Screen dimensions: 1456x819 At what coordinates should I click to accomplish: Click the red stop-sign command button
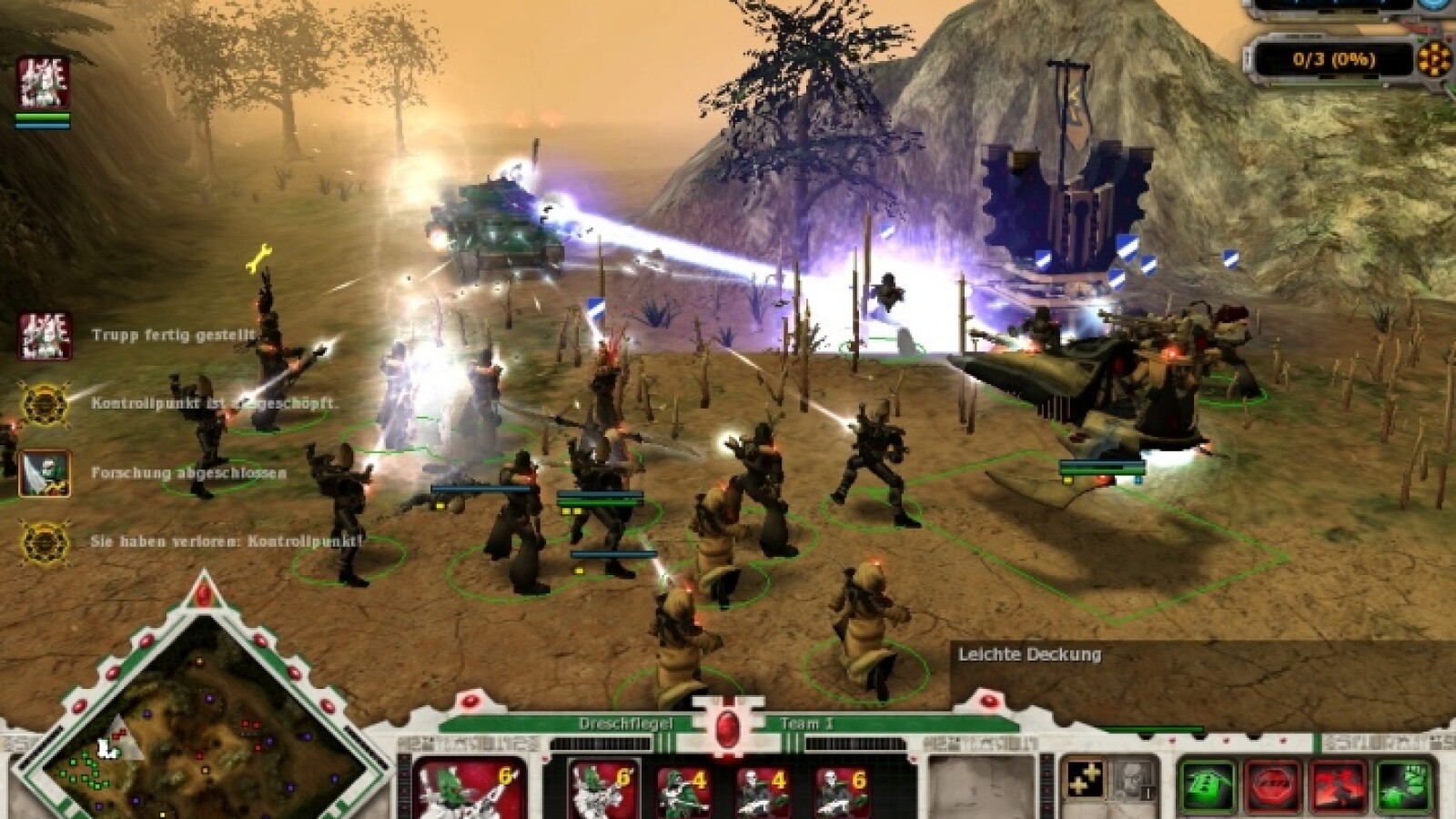pos(1273,785)
